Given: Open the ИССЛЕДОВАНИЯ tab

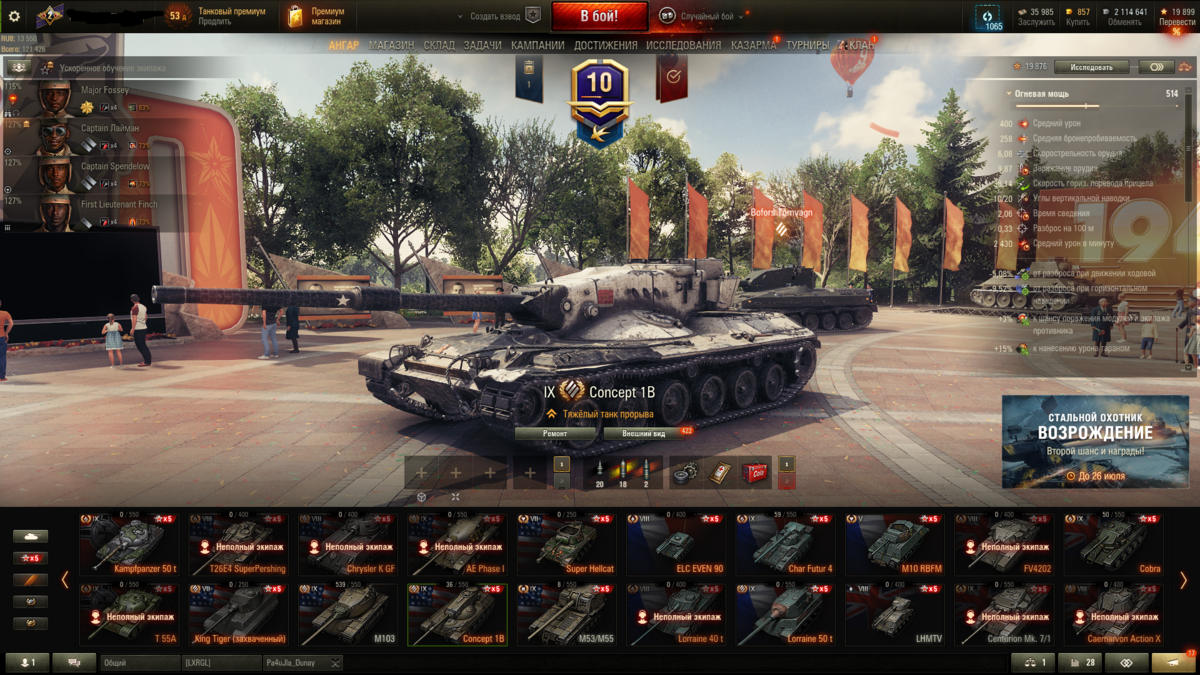Looking at the screenshot, I should click(x=683, y=45).
